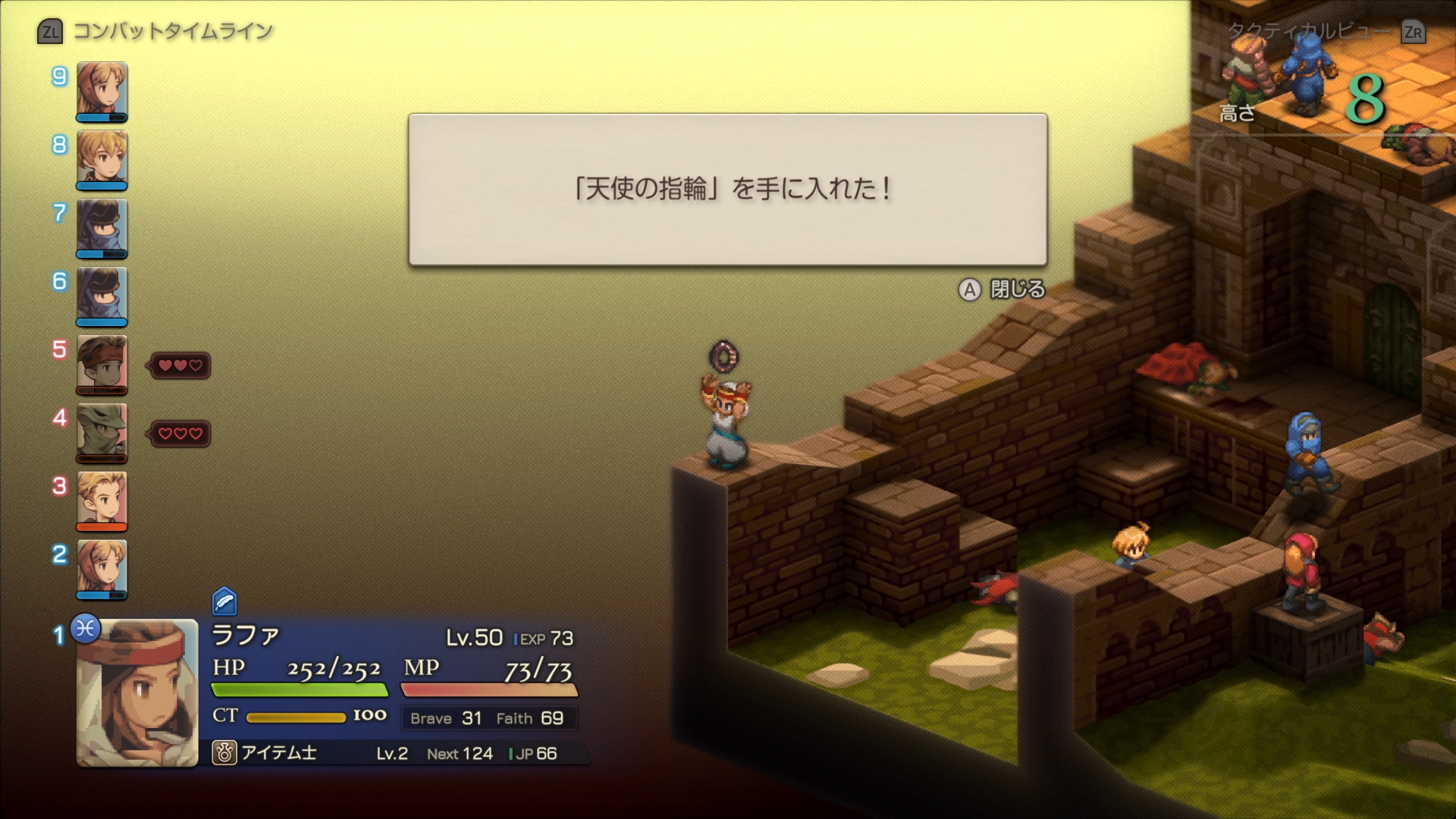1456x819 pixels.
Task: Select turn 2 portrait in the timeline
Action: pyautogui.click(x=102, y=569)
